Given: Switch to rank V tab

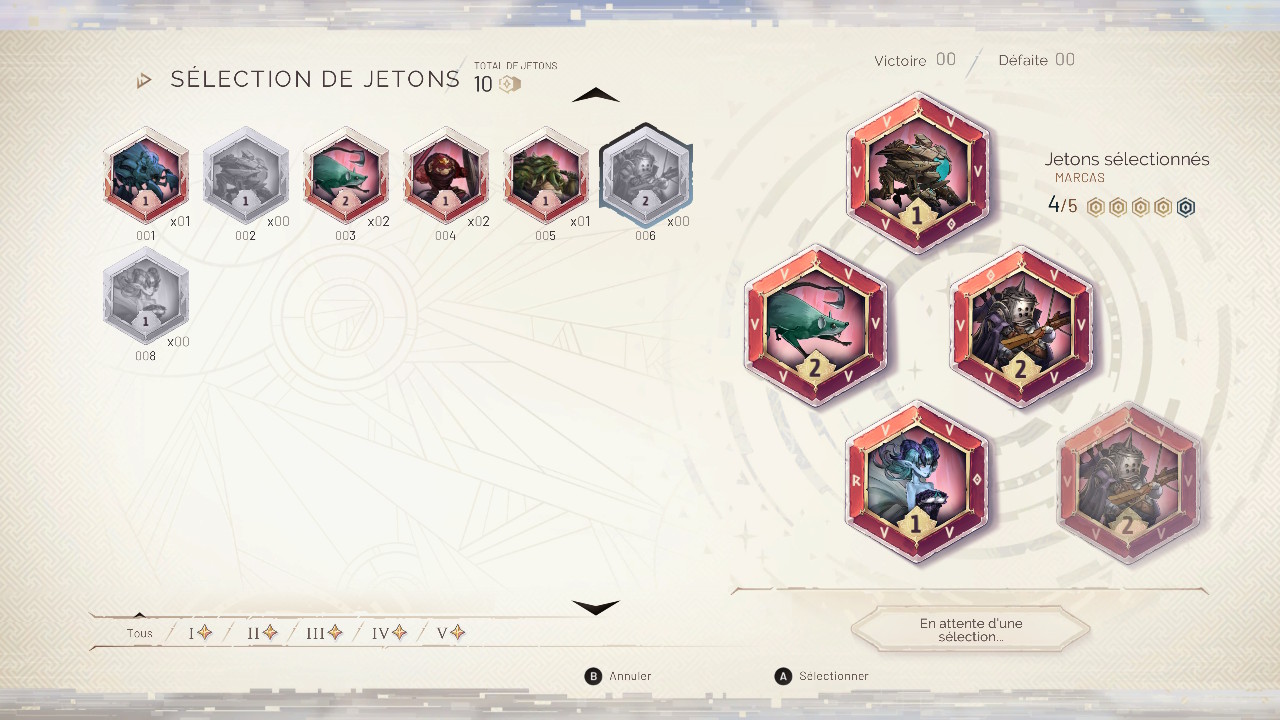Looking at the screenshot, I should pos(451,633).
